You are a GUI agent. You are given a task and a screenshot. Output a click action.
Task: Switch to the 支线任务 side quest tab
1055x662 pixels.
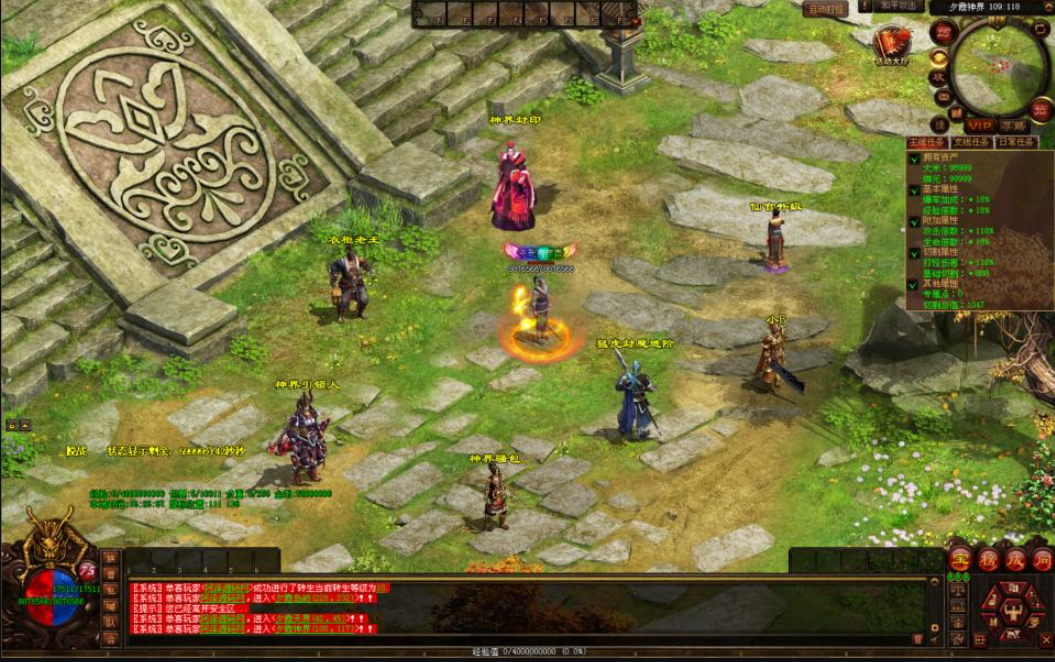point(970,142)
